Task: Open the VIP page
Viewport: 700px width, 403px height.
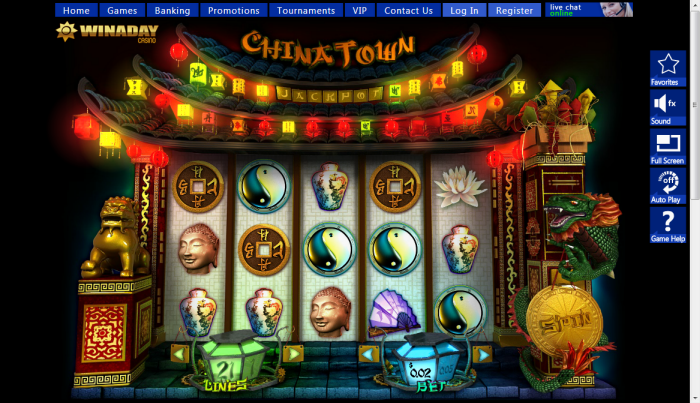Action: coord(360,11)
